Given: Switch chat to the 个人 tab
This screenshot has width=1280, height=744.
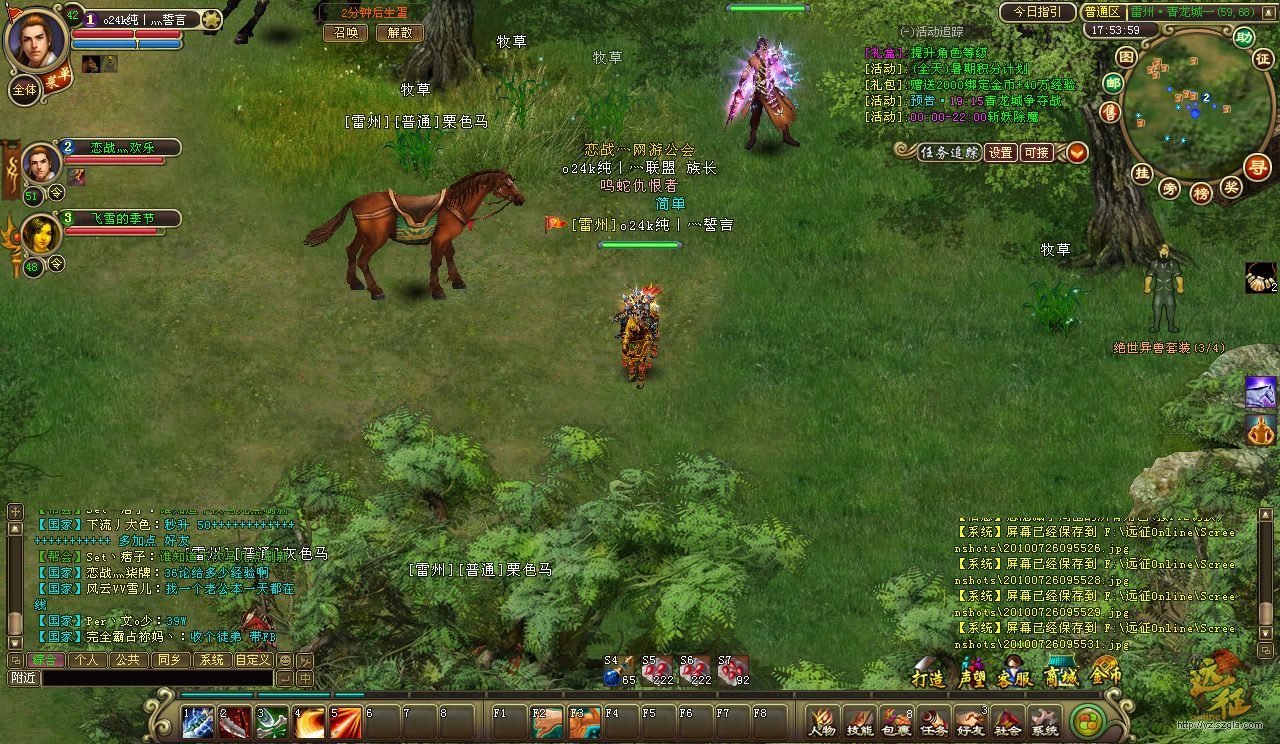Looking at the screenshot, I should pos(87,660).
